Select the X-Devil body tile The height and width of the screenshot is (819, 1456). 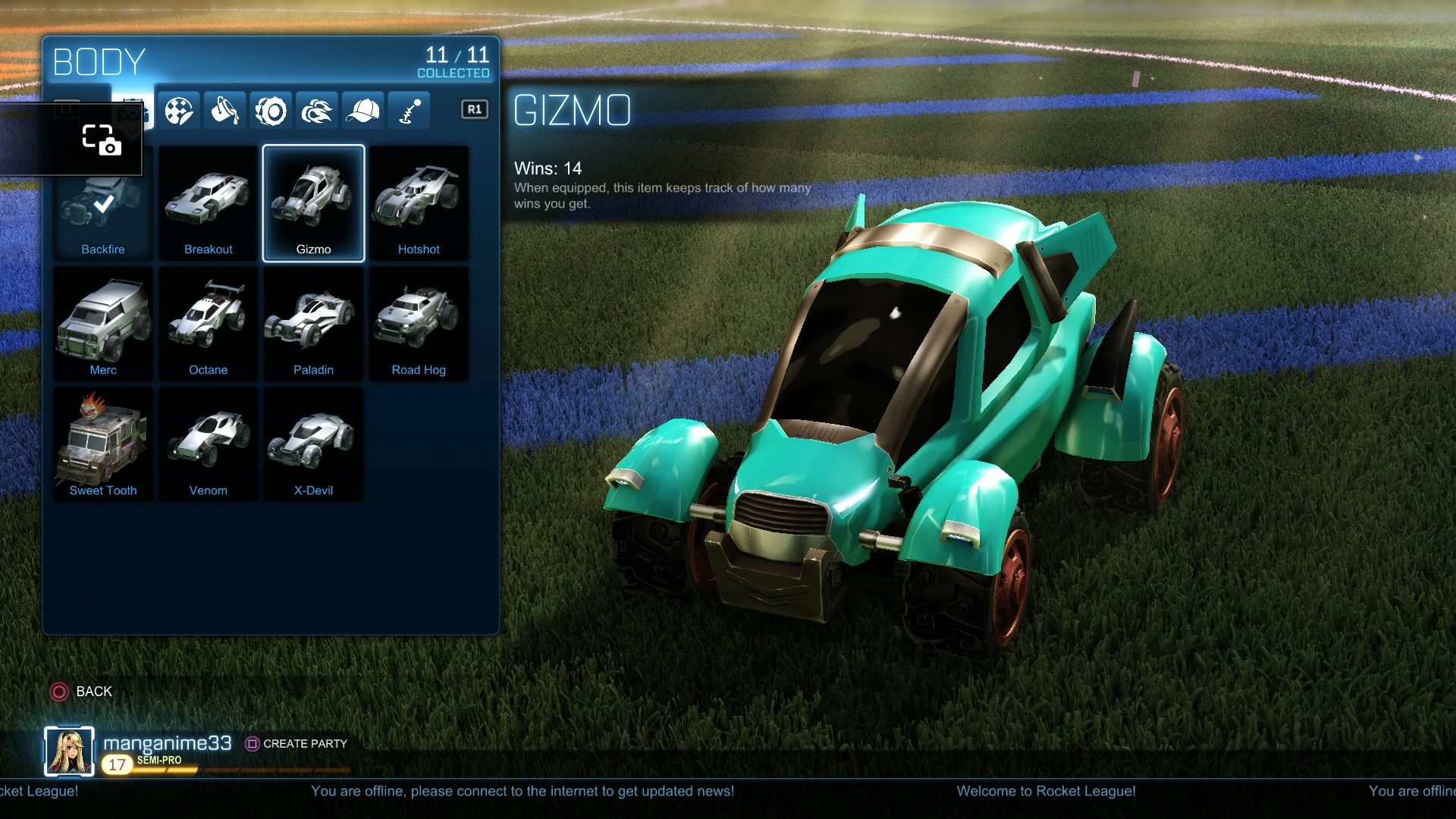(x=313, y=444)
